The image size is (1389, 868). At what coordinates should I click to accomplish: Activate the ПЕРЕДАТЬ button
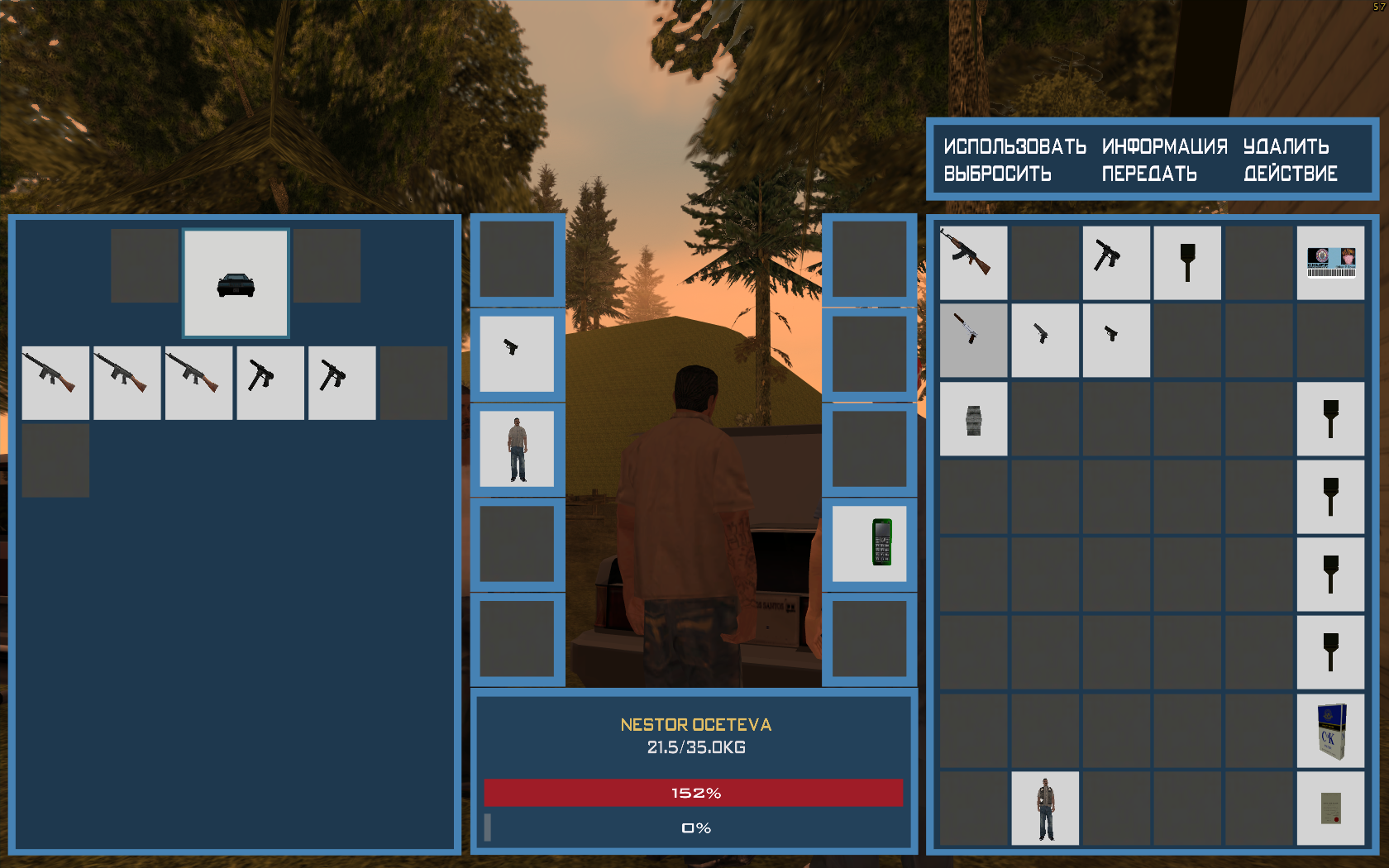tap(1149, 174)
